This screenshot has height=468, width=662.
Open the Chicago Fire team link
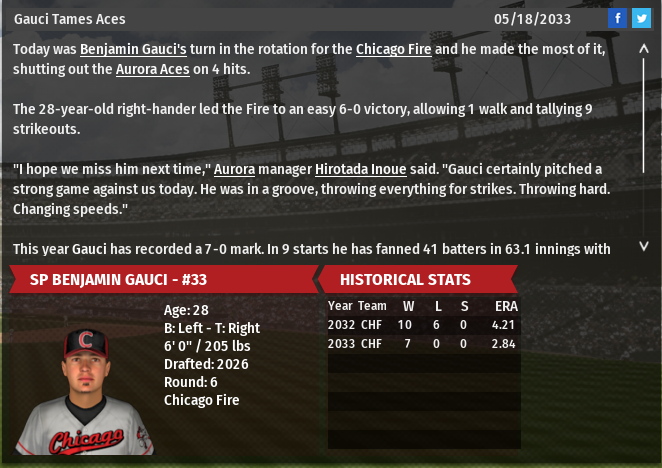[394, 49]
